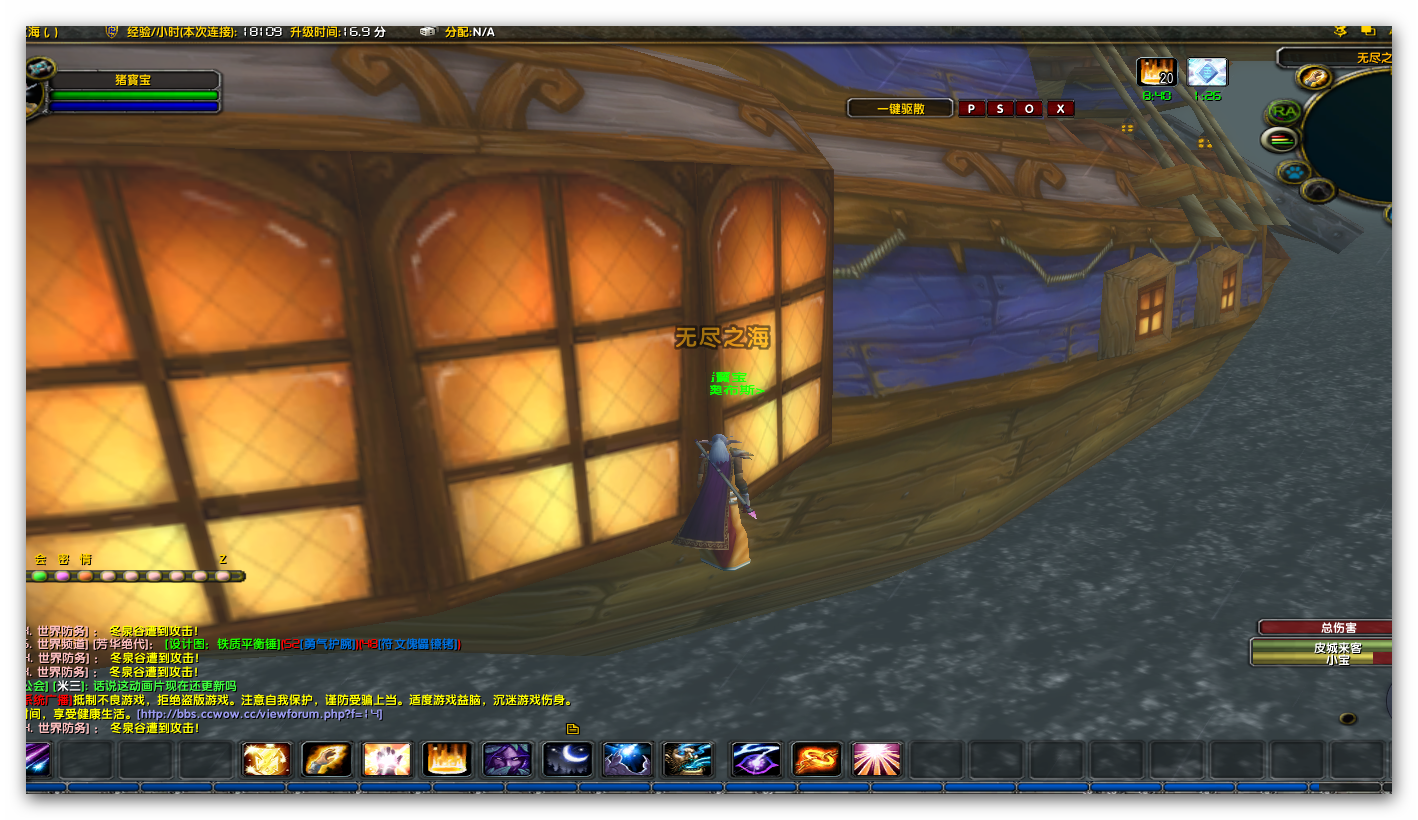Click the 铁质平衡锤 item link in chat
The image size is (1418, 820).
[x=247, y=644]
